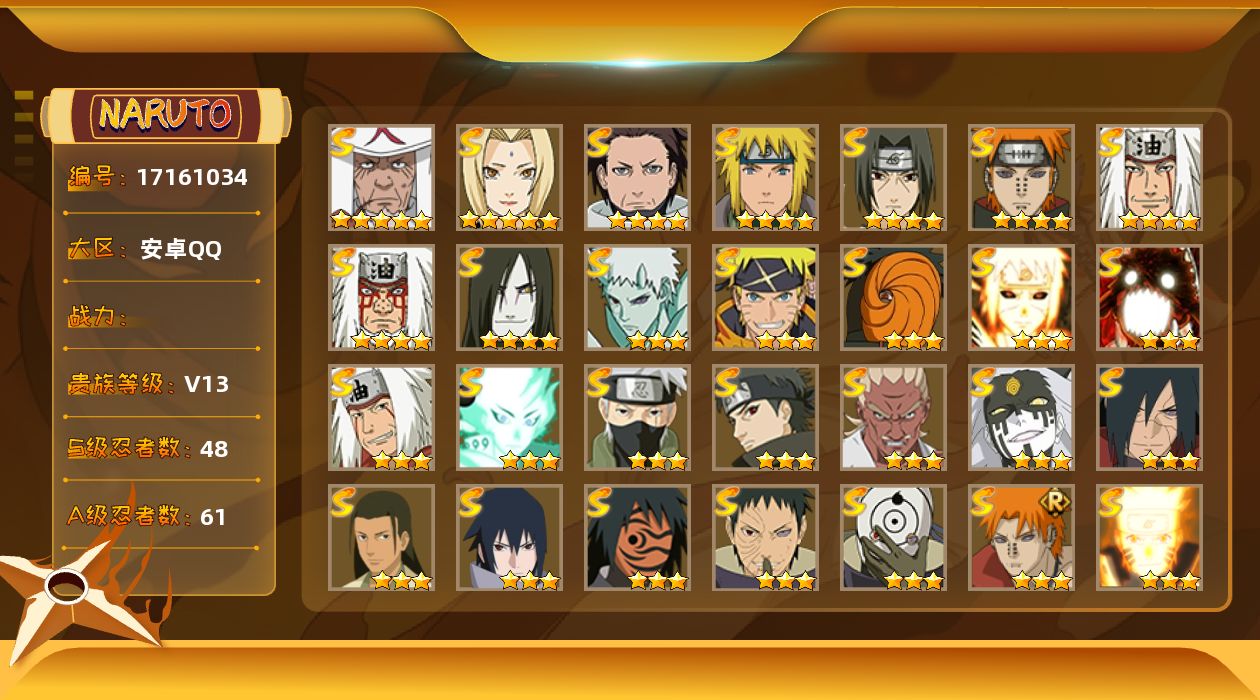Select the masked Kakashi portrait
The width and height of the screenshot is (1260, 700).
(x=637, y=418)
